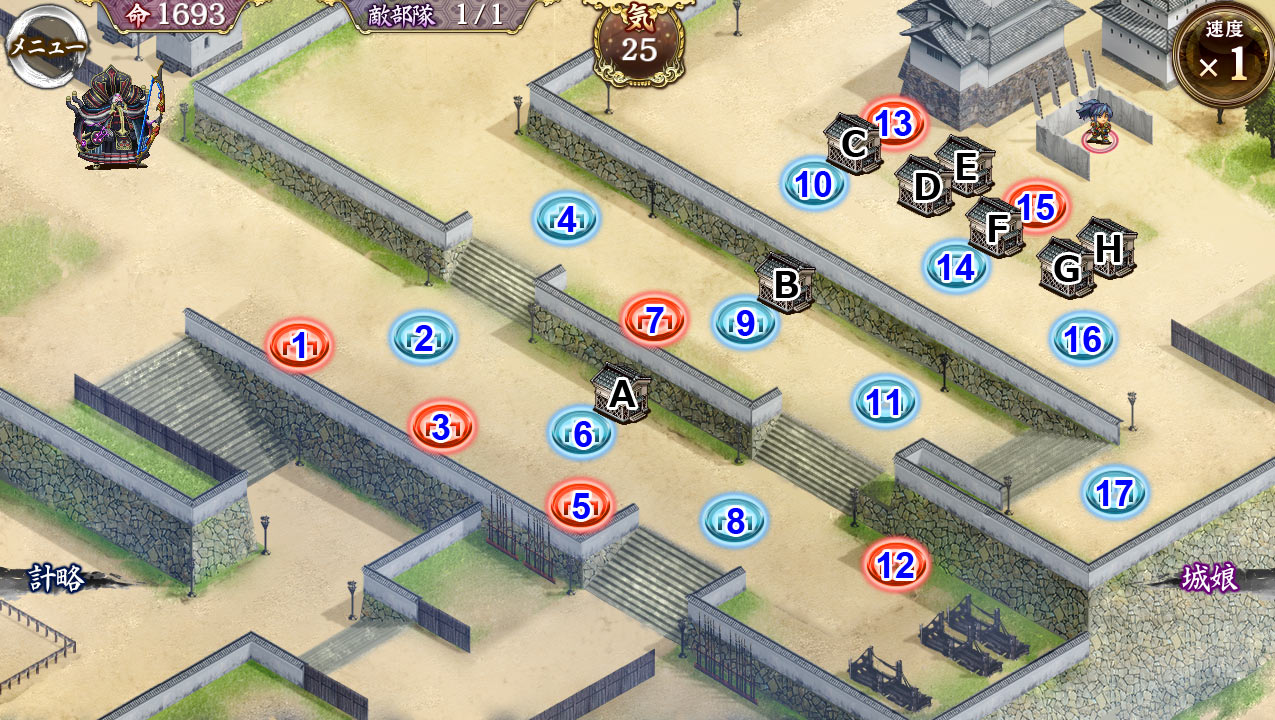Viewport: 1275px width, 720px height.
Task: Choose blue deployment slot 17
Action: click(1114, 493)
